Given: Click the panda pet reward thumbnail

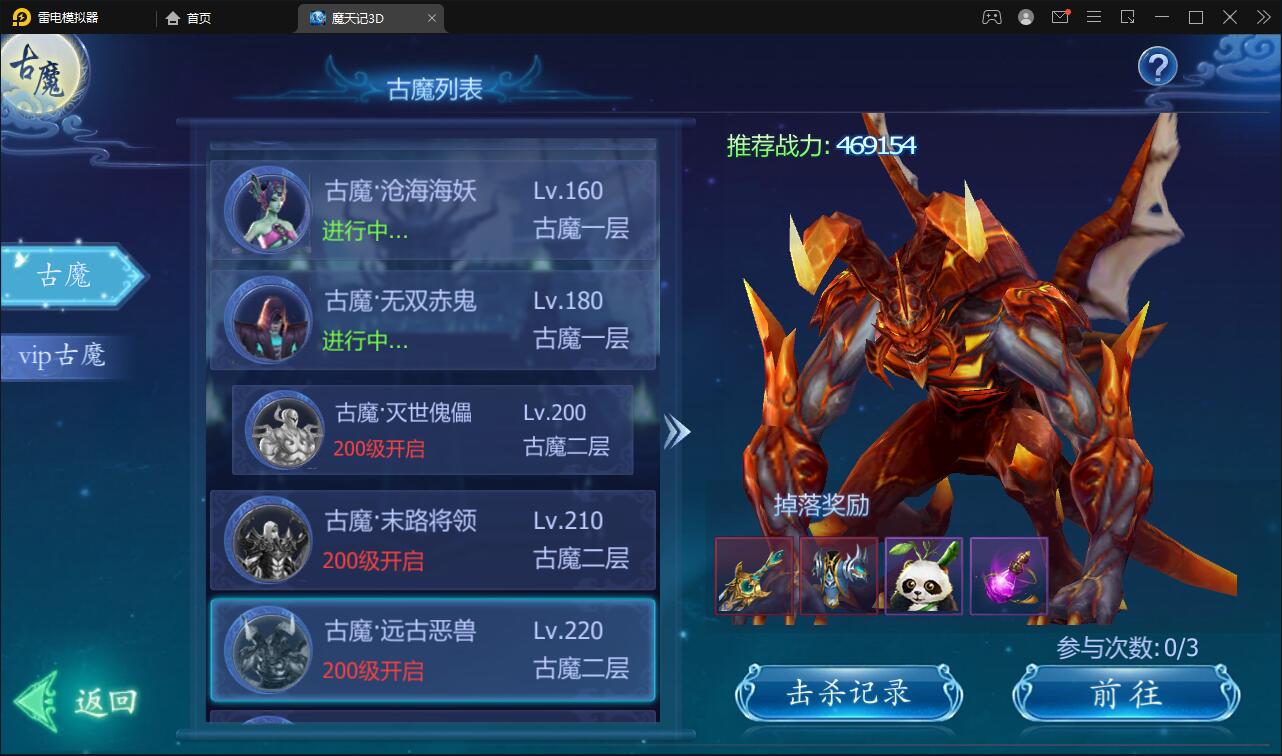Looking at the screenshot, I should coord(923,577).
